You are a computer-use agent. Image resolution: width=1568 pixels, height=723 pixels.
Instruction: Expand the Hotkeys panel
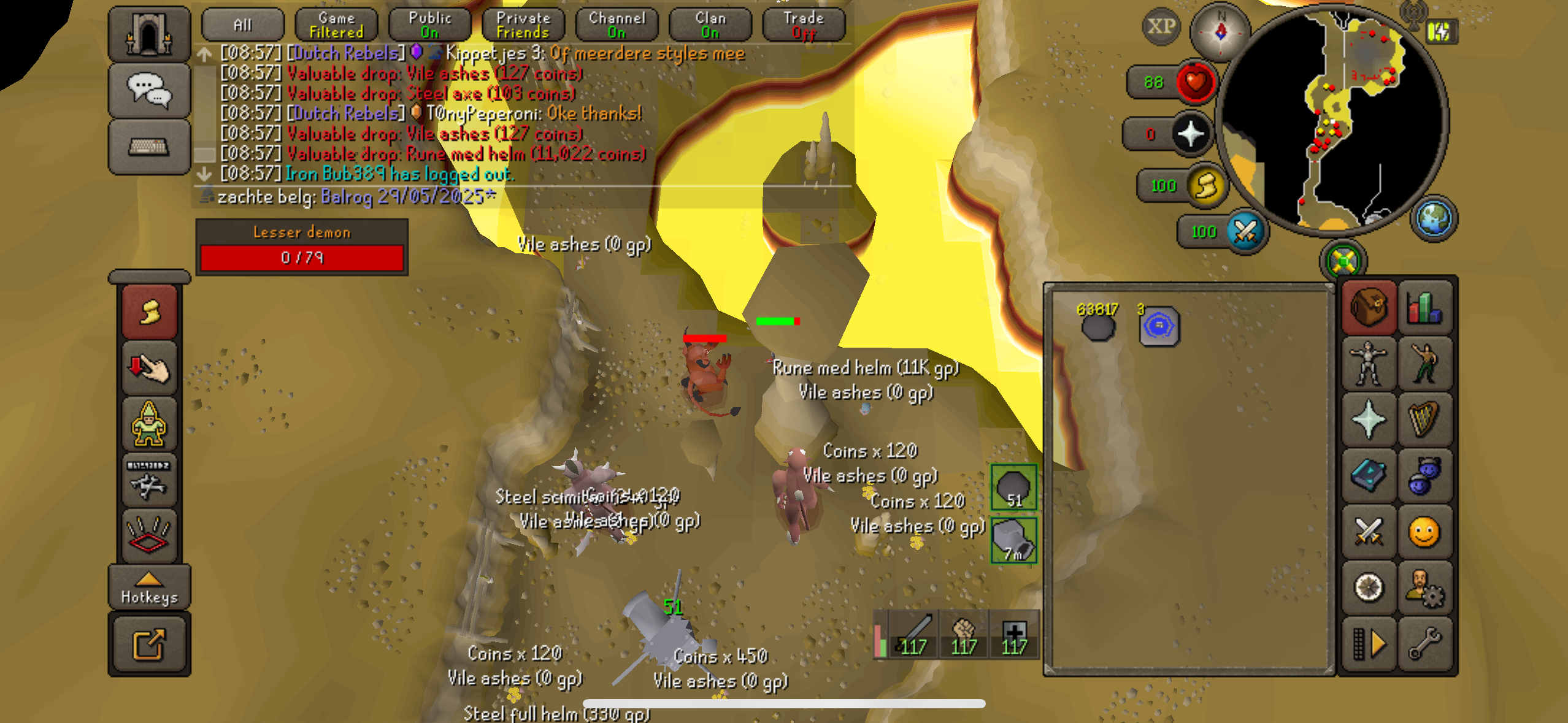(x=149, y=588)
